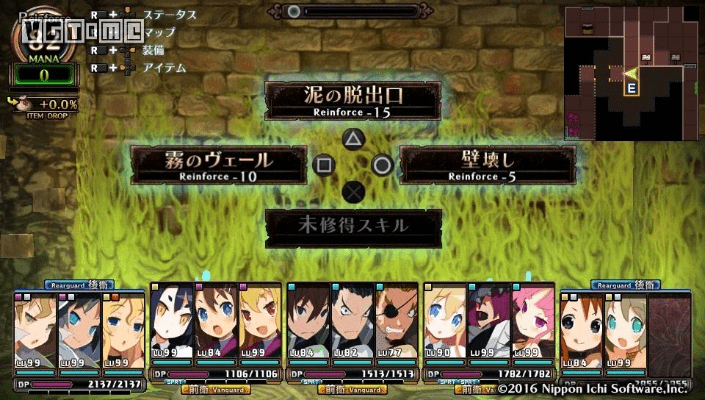705x400 pixels.
Task: Click the dungeon minimap
Action: point(633,67)
